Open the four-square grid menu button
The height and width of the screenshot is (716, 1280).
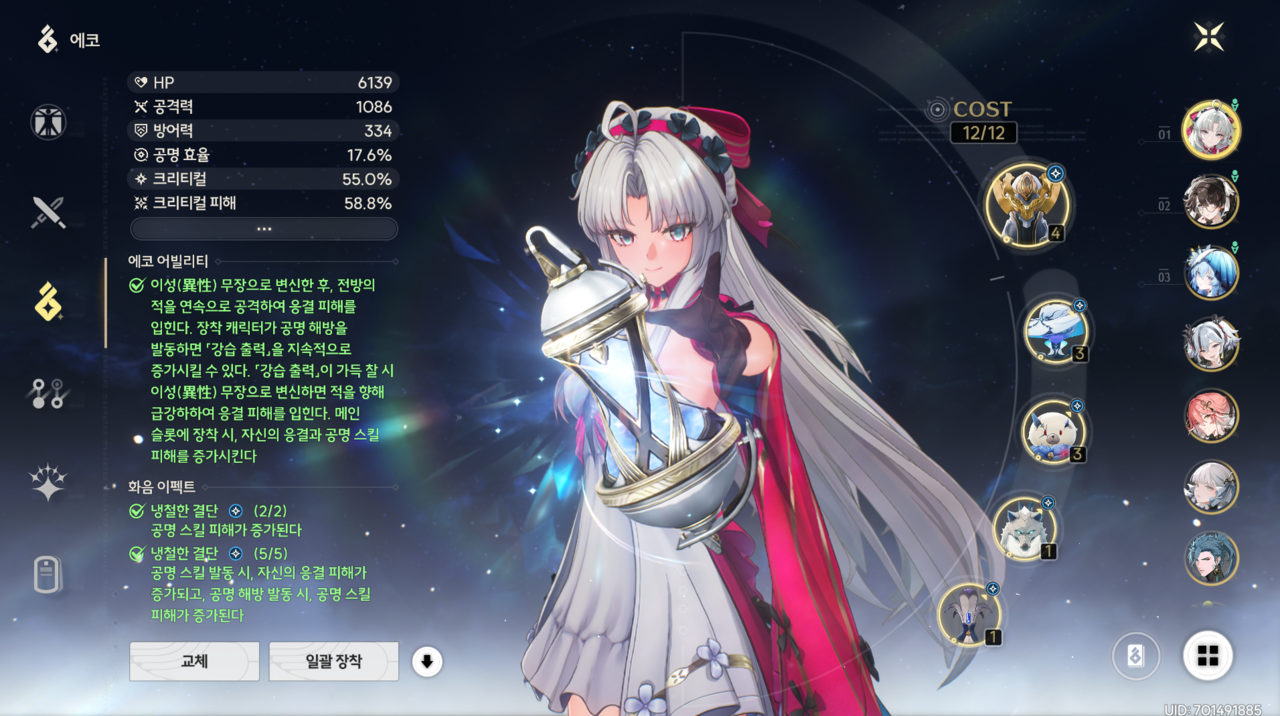point(1208,656)
